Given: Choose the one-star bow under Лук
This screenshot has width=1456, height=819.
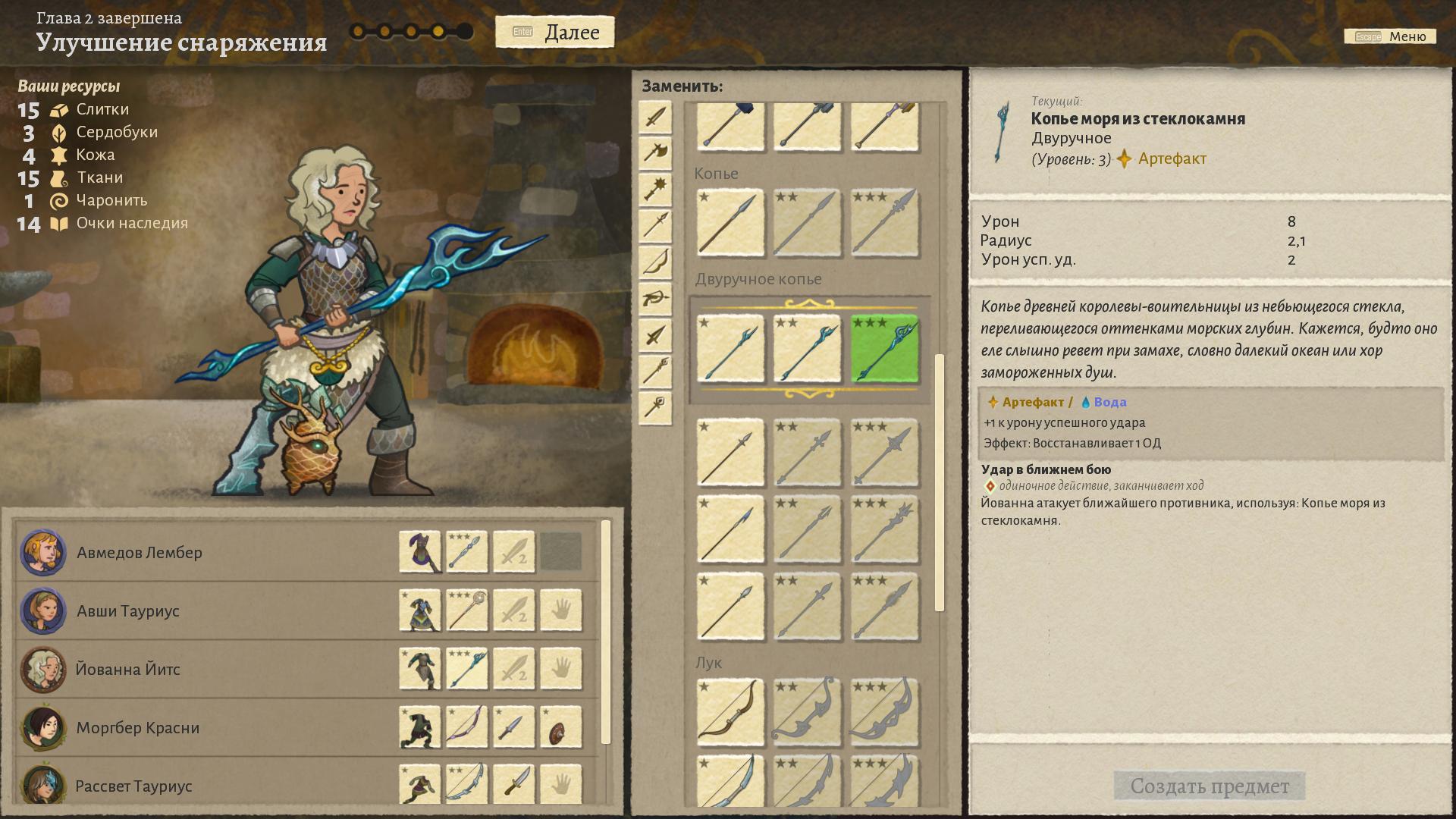Looking at the screenshot, I should [730, 712].
